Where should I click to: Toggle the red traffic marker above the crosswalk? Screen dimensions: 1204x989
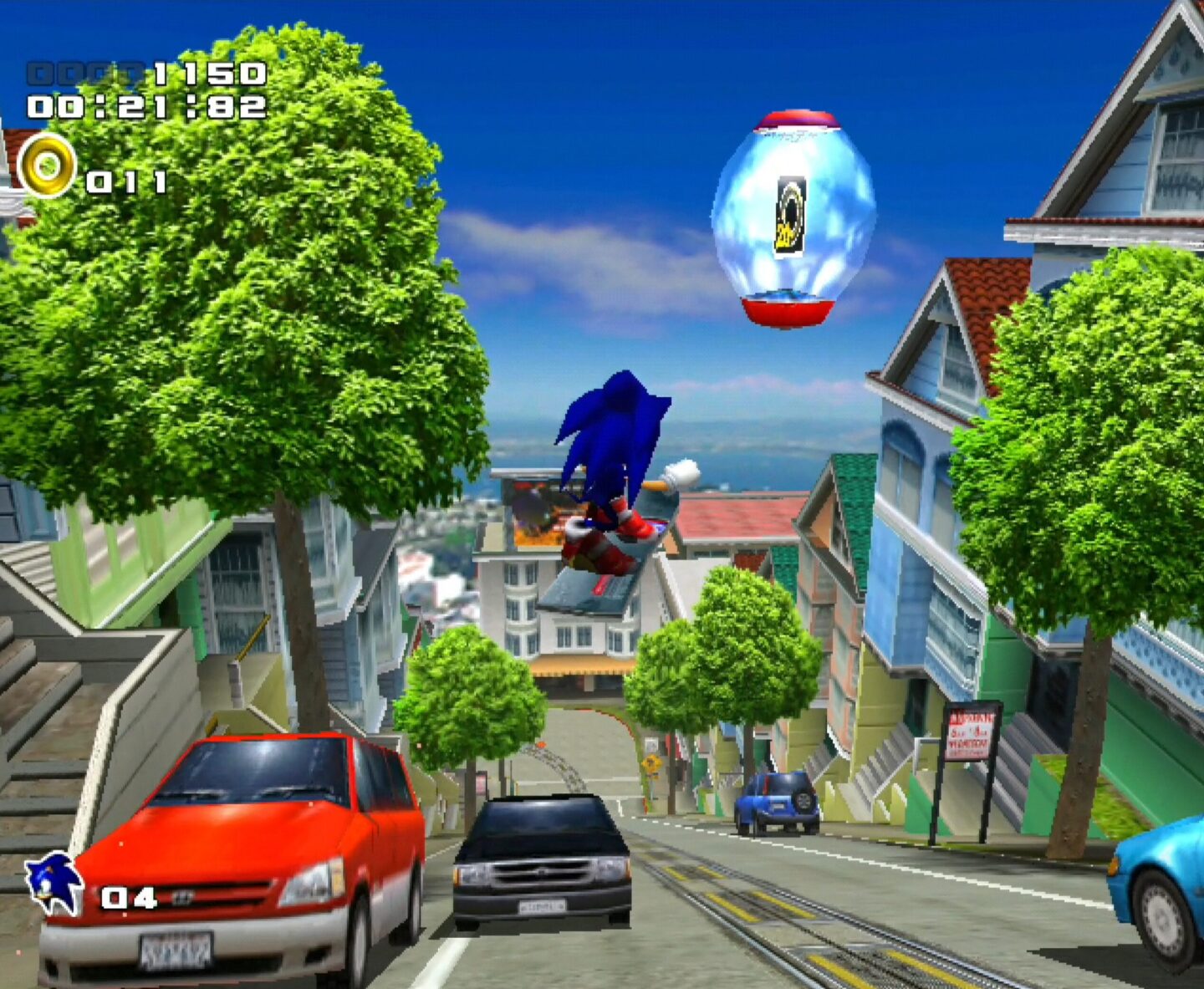[x=541, y=744]
